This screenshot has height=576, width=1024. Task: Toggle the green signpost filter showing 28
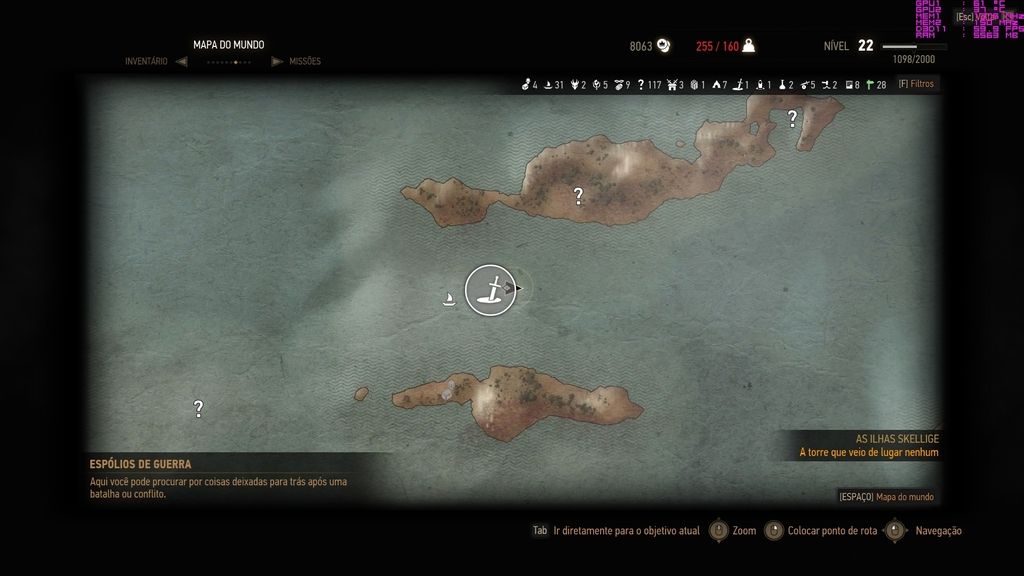coord(875,85)
